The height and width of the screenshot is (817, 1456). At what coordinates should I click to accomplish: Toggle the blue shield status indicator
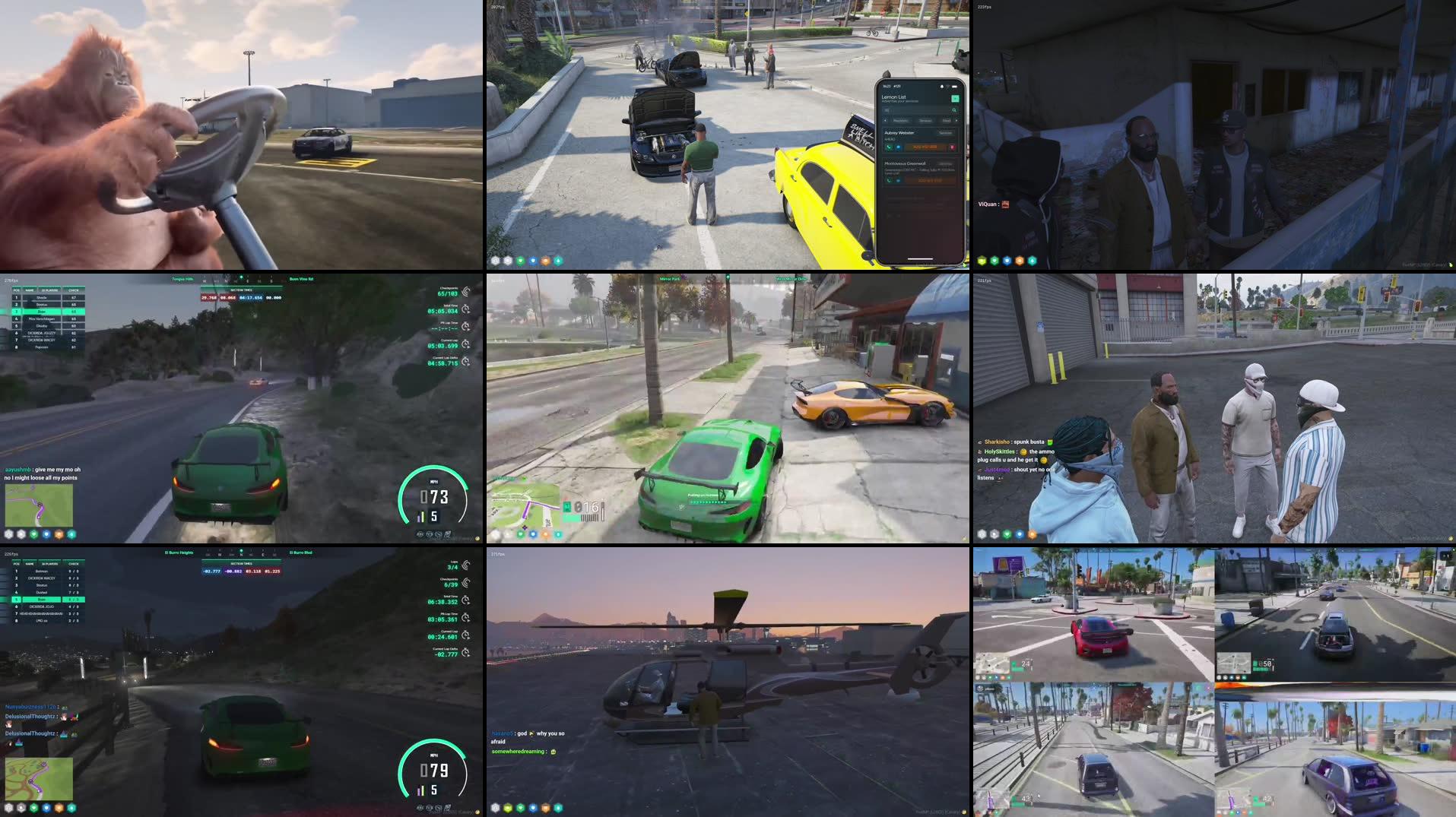coord(533,261)
